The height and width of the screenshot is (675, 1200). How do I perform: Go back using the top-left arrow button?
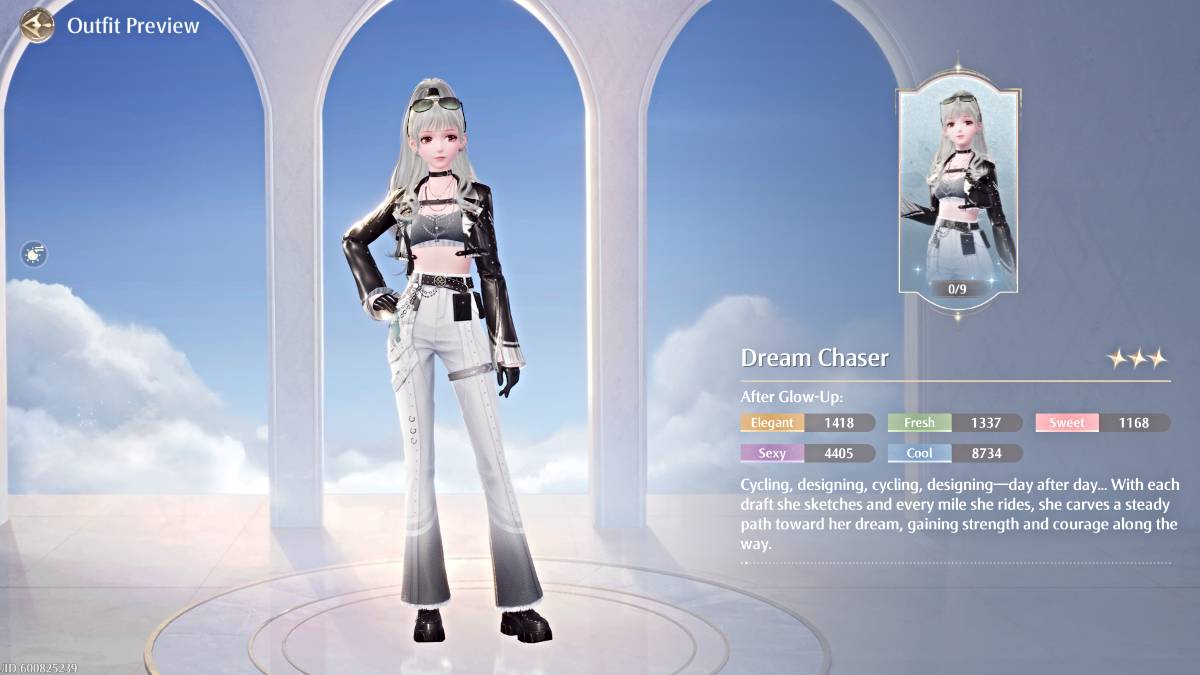(x=37, y=25)
